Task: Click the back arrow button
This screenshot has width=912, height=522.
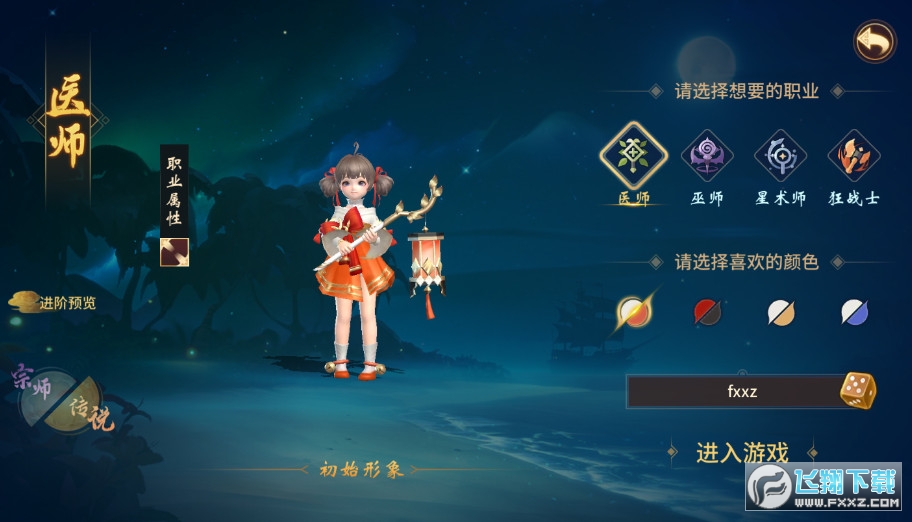Action: coord(874,42)
